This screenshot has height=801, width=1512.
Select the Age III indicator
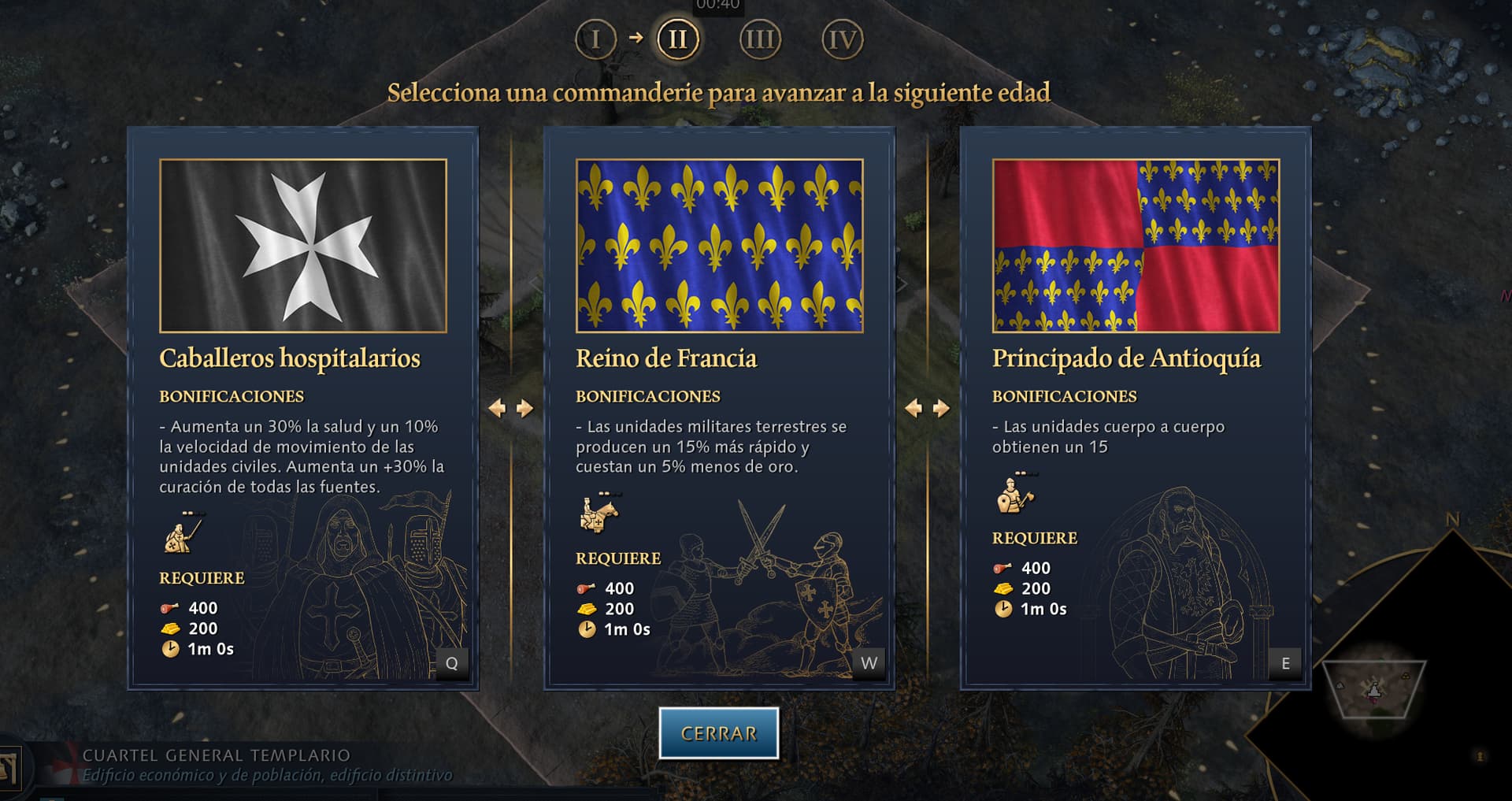[760, 39]
